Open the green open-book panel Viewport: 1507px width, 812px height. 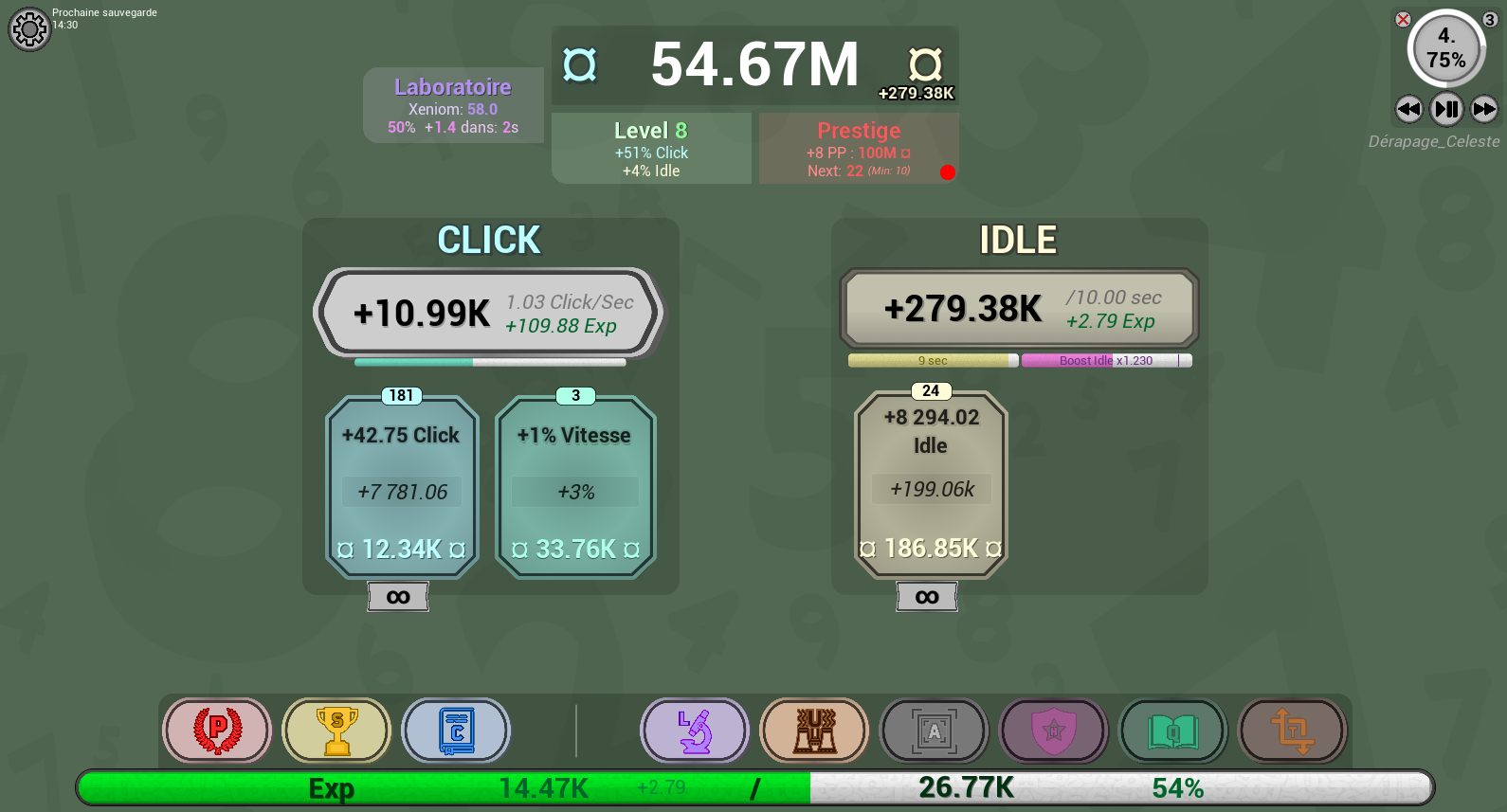point(1172,731)
